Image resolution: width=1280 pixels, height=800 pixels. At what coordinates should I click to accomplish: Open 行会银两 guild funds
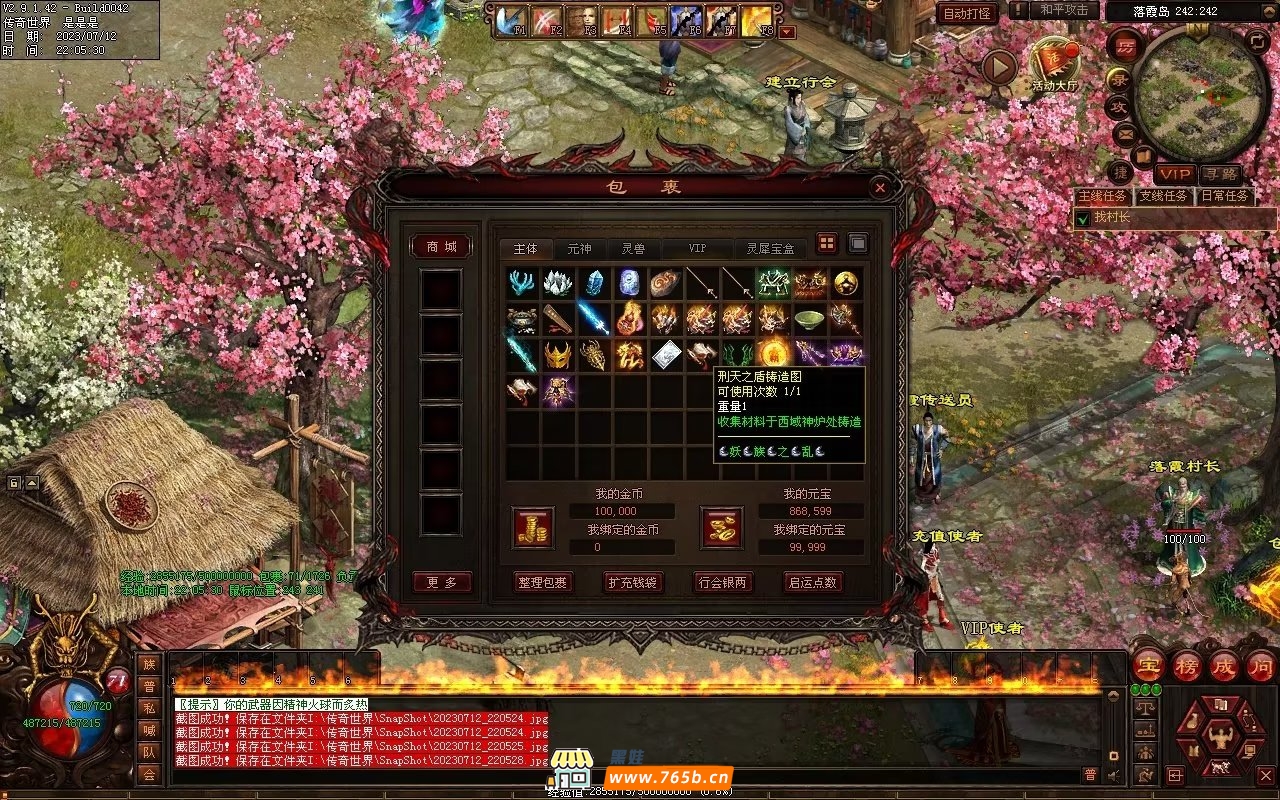[x=723, y=582]
